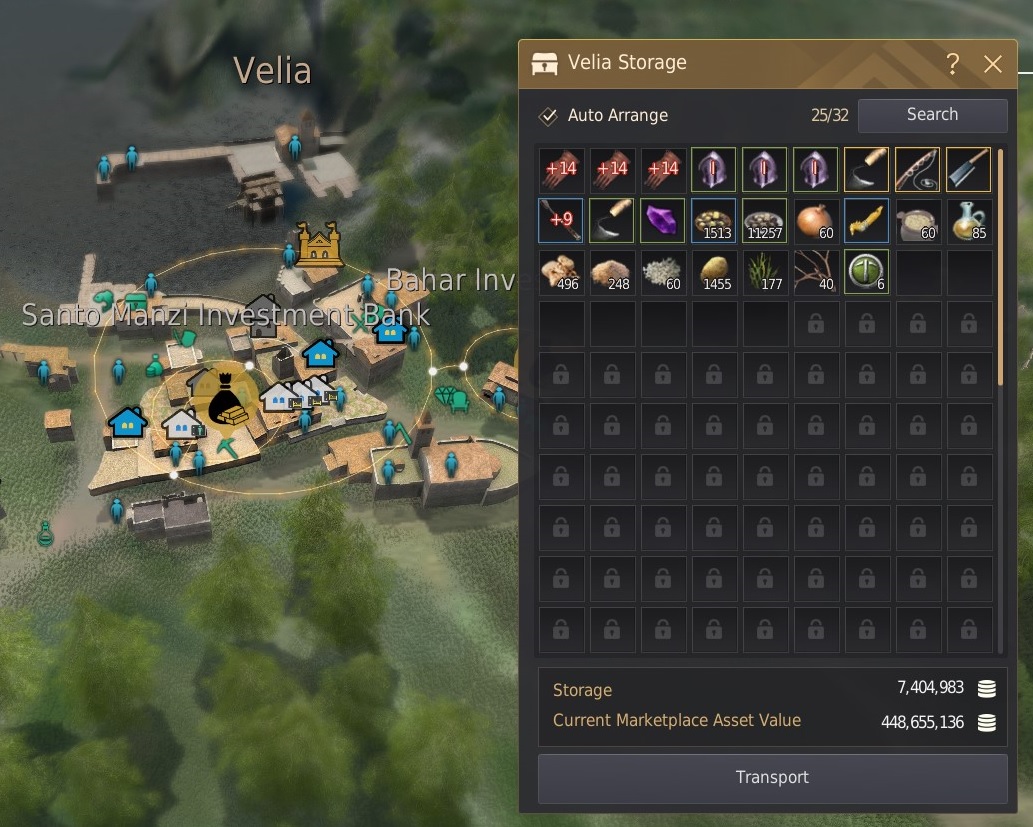Viewport: 1033px width, 827px height.
Task: Click the yellow castle map marker
Action: [319, 244]
